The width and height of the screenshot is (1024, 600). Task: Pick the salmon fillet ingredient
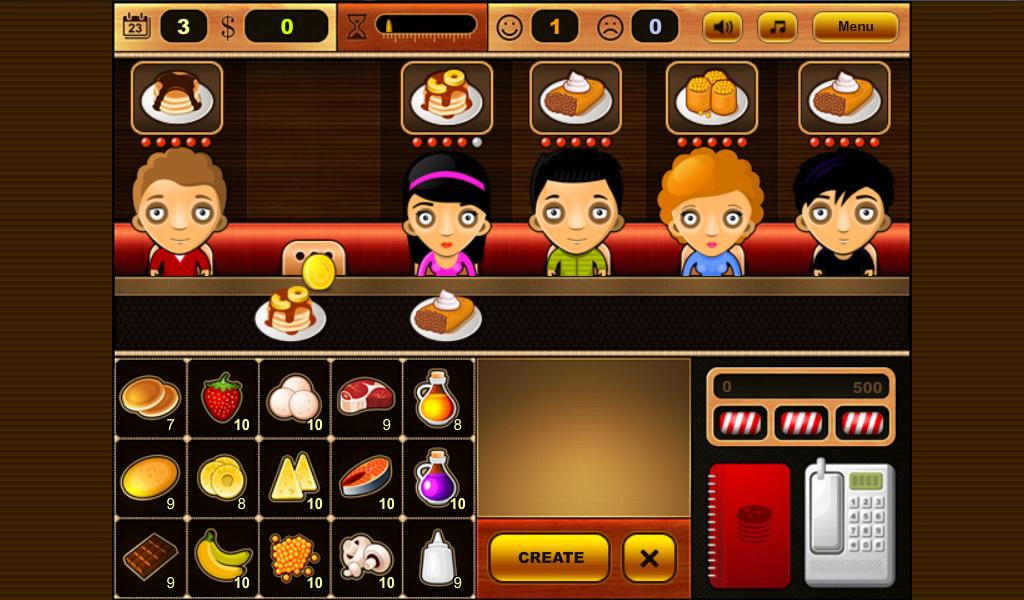click(366, 477)
